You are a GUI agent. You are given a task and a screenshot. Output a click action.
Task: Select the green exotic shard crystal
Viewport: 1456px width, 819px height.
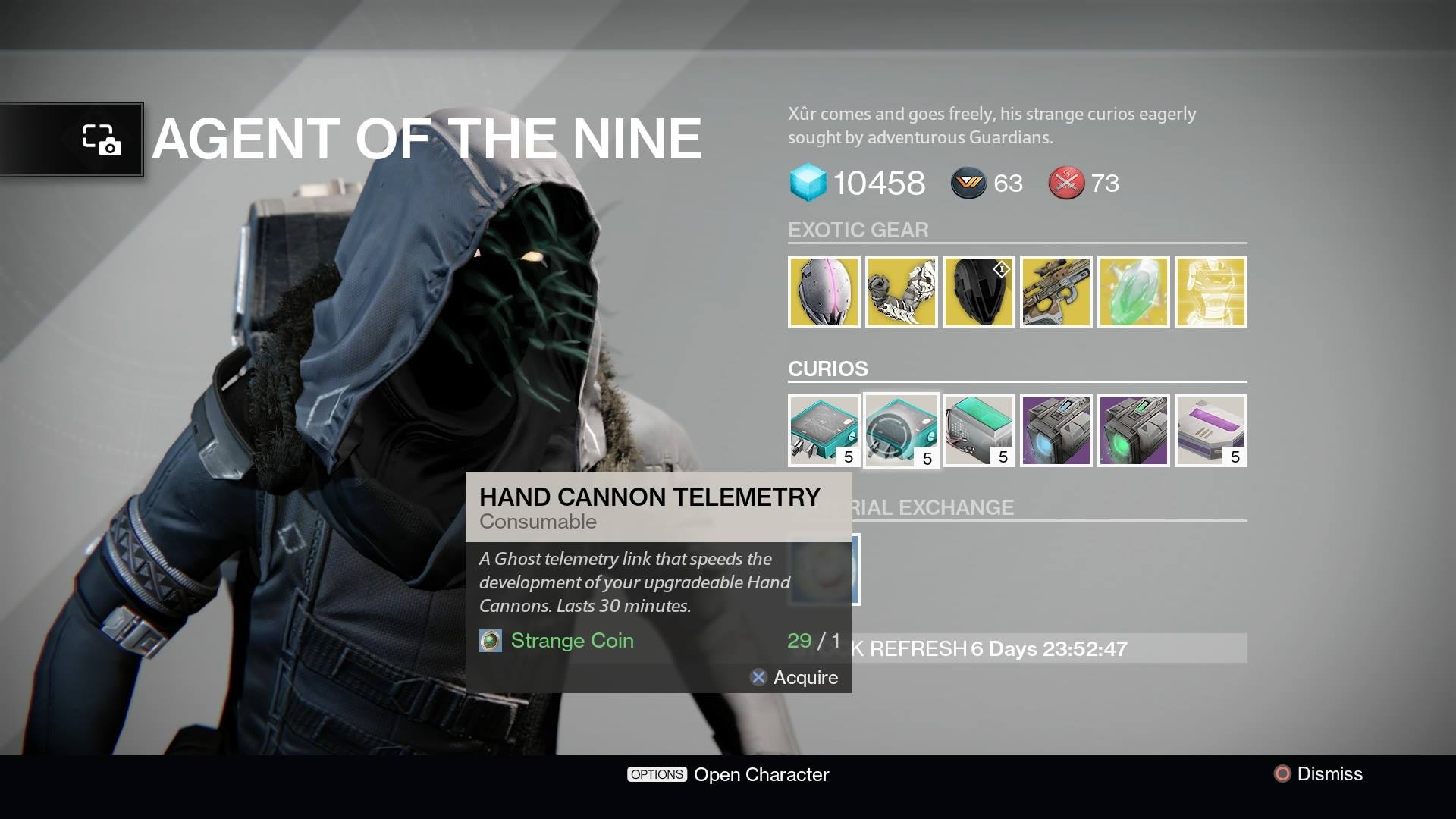[1133, 291]
